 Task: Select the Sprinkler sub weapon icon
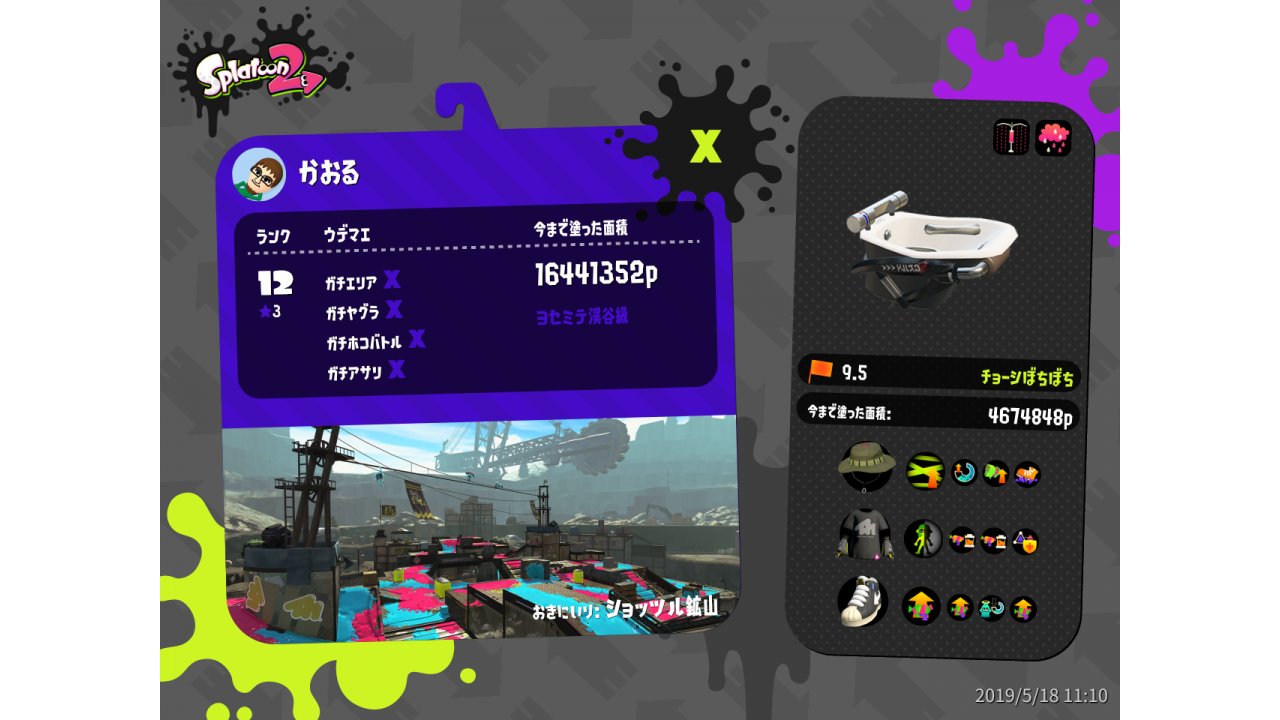click(x=1011, y=138)
